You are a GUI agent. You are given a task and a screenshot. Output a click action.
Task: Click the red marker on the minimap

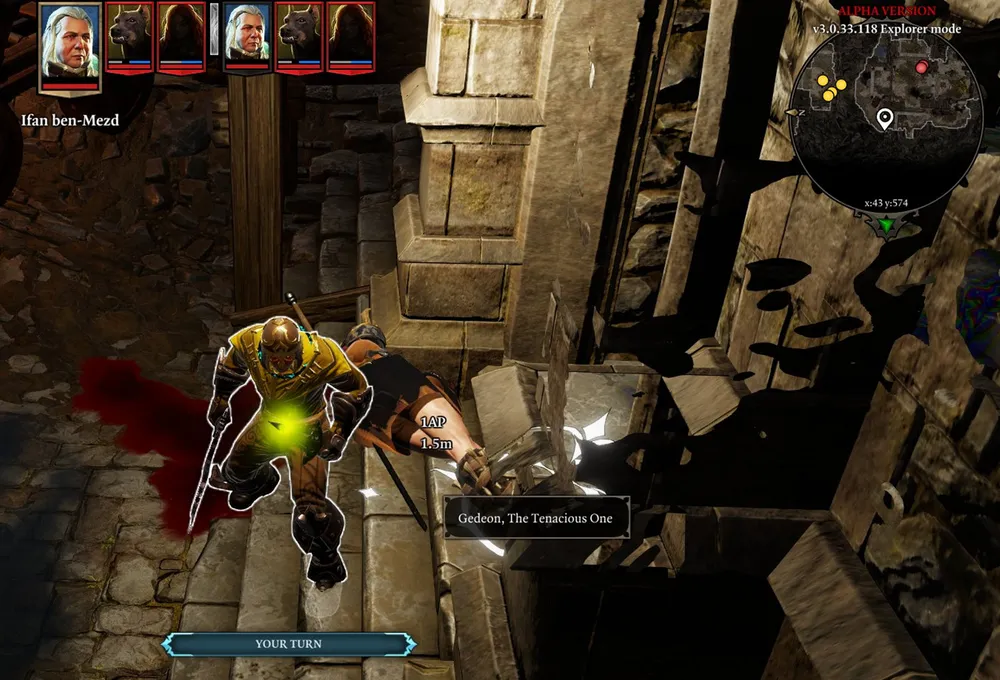tap(922, 68)
